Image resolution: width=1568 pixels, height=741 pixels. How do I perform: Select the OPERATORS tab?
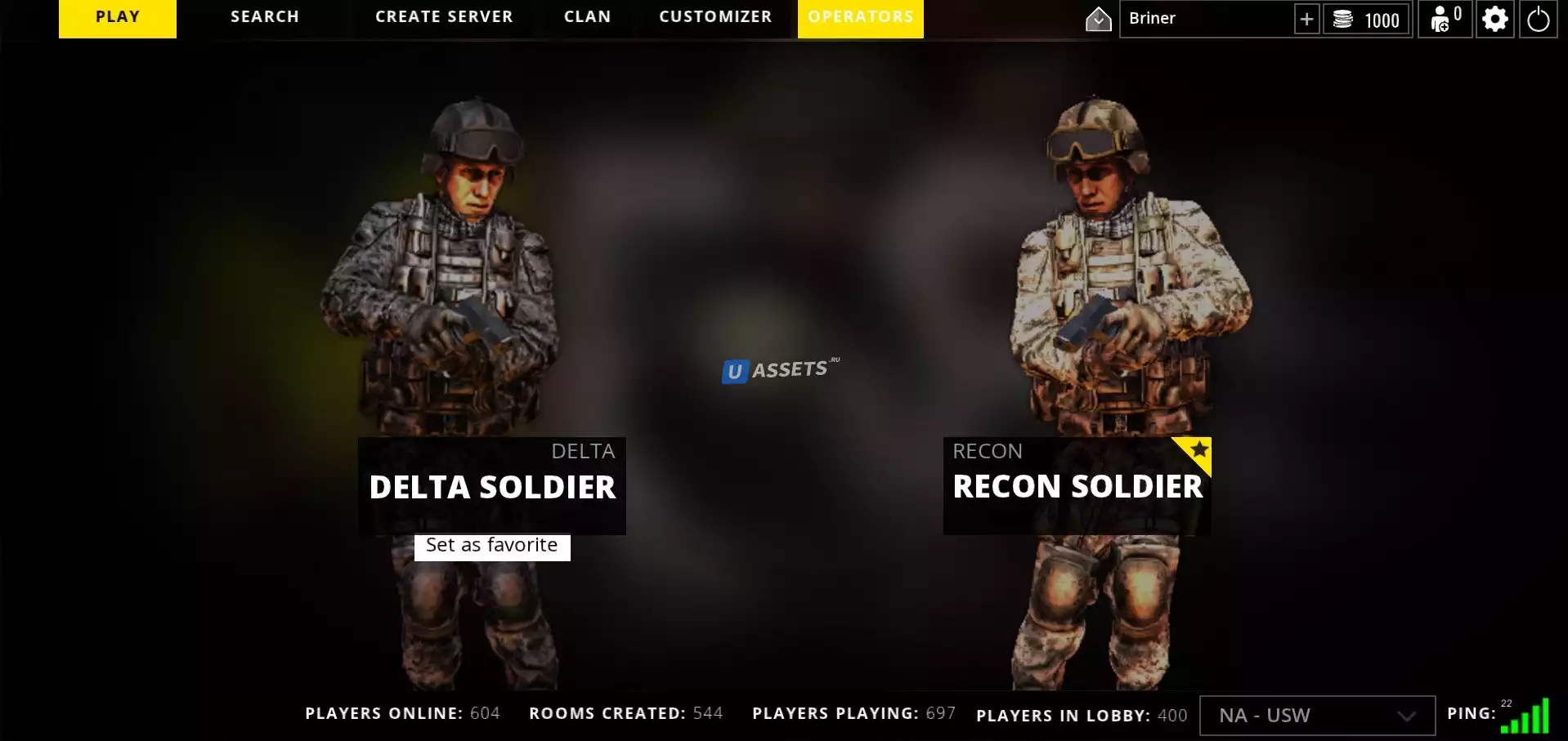[860, 18]
